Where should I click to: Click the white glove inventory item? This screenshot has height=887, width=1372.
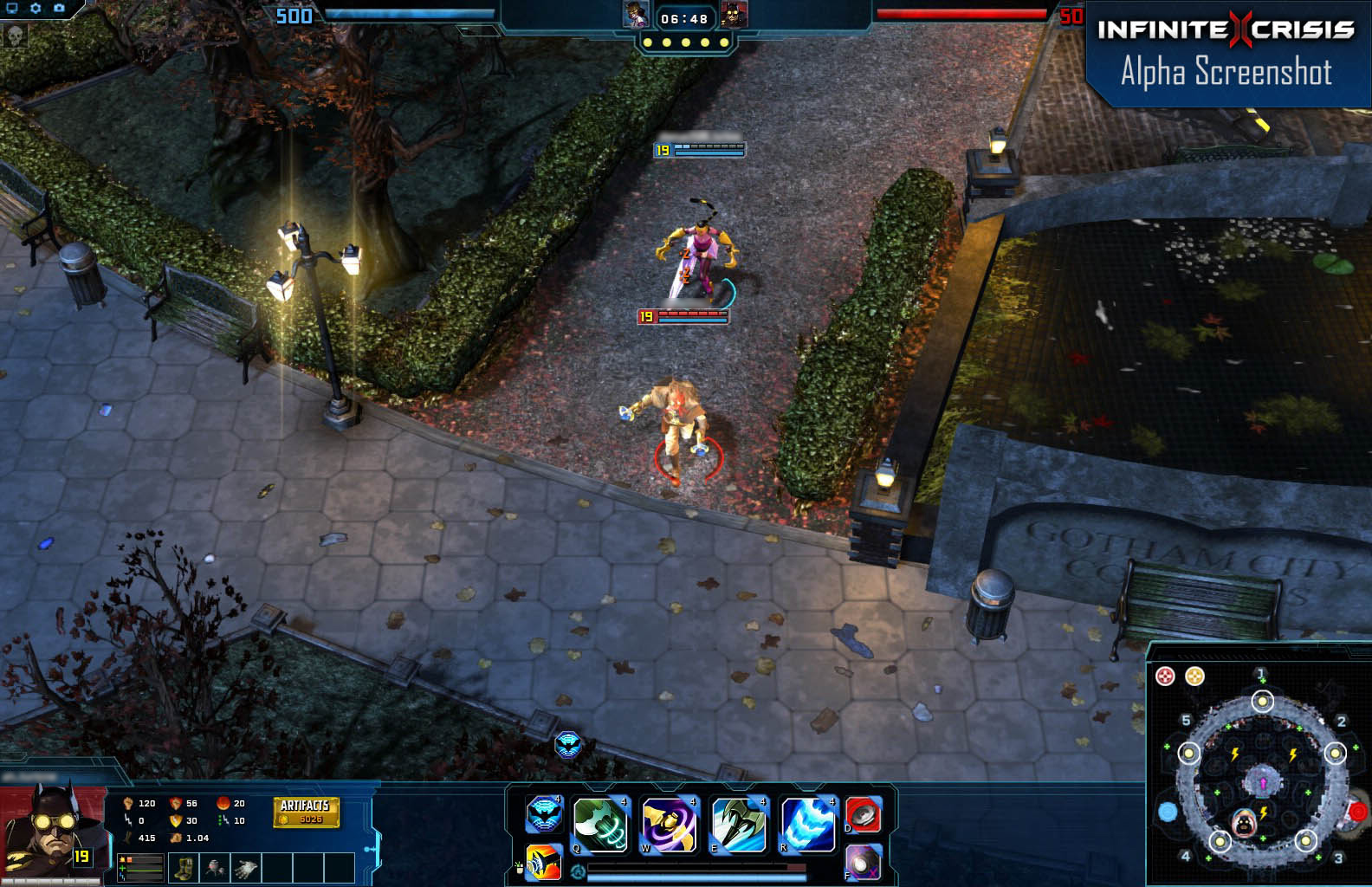[243, 869]
